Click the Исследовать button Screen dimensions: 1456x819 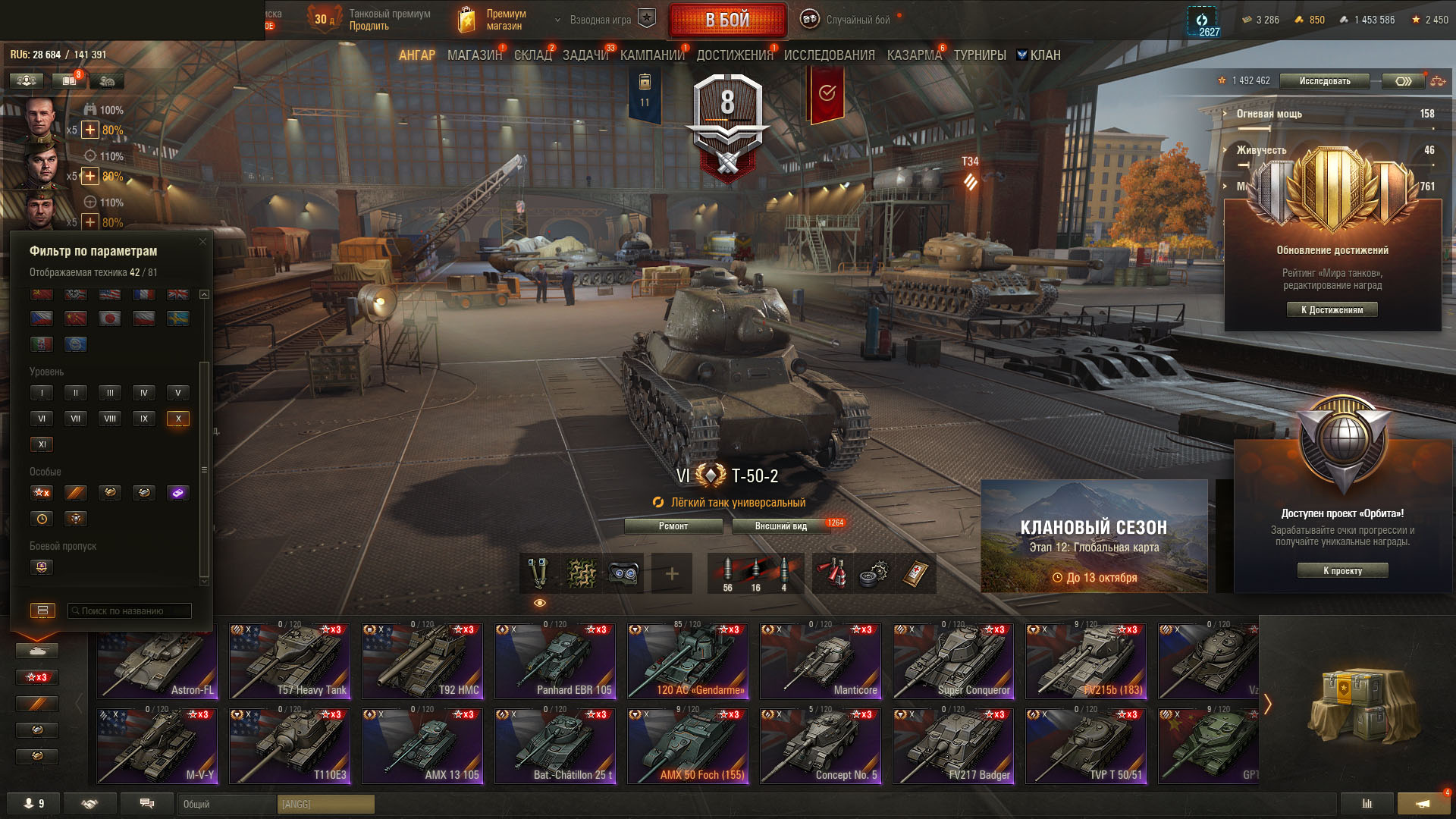tap(1324, 81)
